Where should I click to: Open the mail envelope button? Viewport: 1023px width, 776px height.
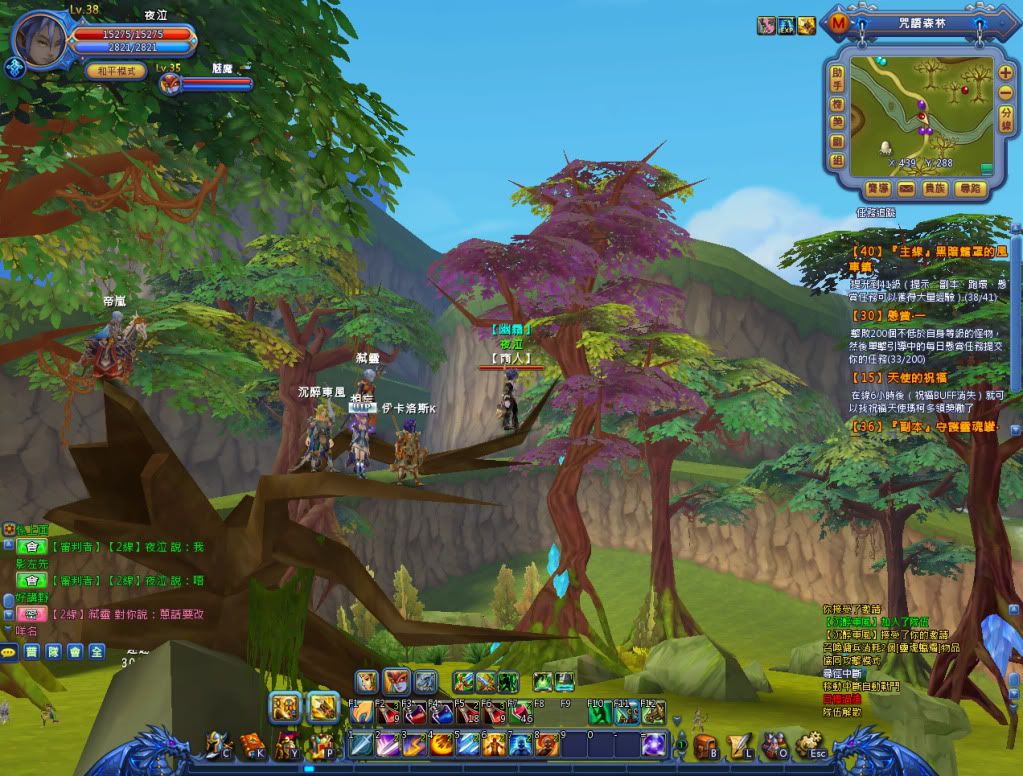point(906,188)
